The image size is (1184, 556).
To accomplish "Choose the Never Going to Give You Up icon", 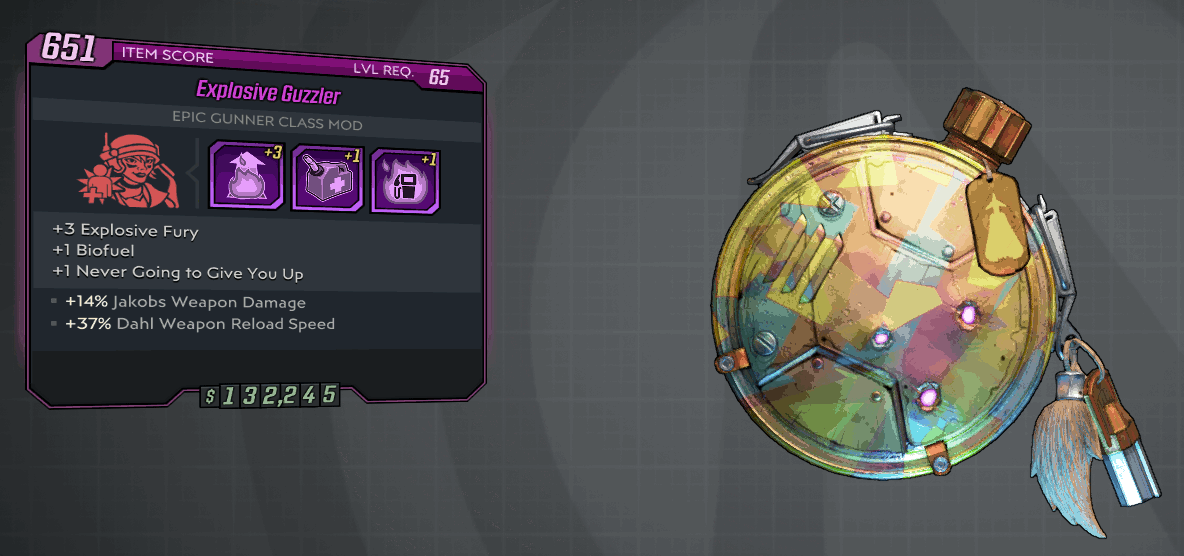I will [x=405, y=179].
